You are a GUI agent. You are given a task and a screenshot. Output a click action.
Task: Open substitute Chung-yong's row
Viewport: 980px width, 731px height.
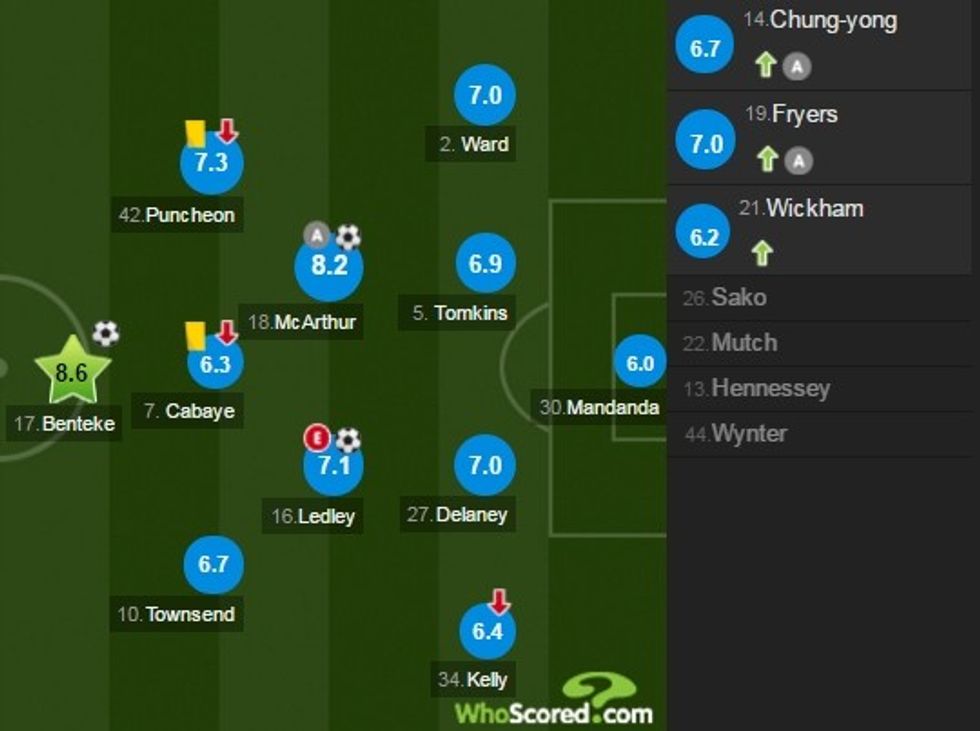822,45
